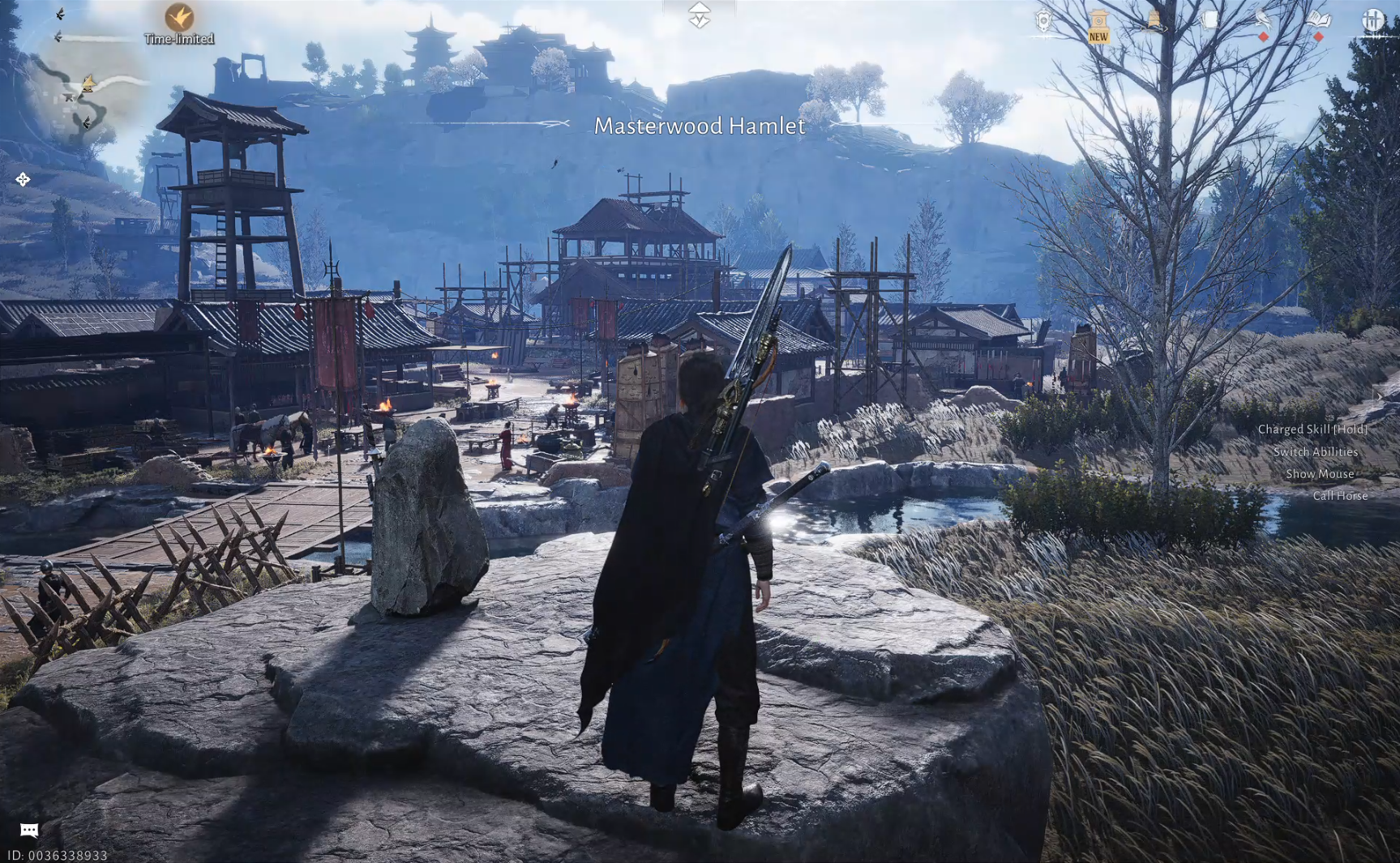Image resolution: width=1400 pixels, height=863 pixels.
Task: Open the stacked paper cards icon
Action: 1209,20
